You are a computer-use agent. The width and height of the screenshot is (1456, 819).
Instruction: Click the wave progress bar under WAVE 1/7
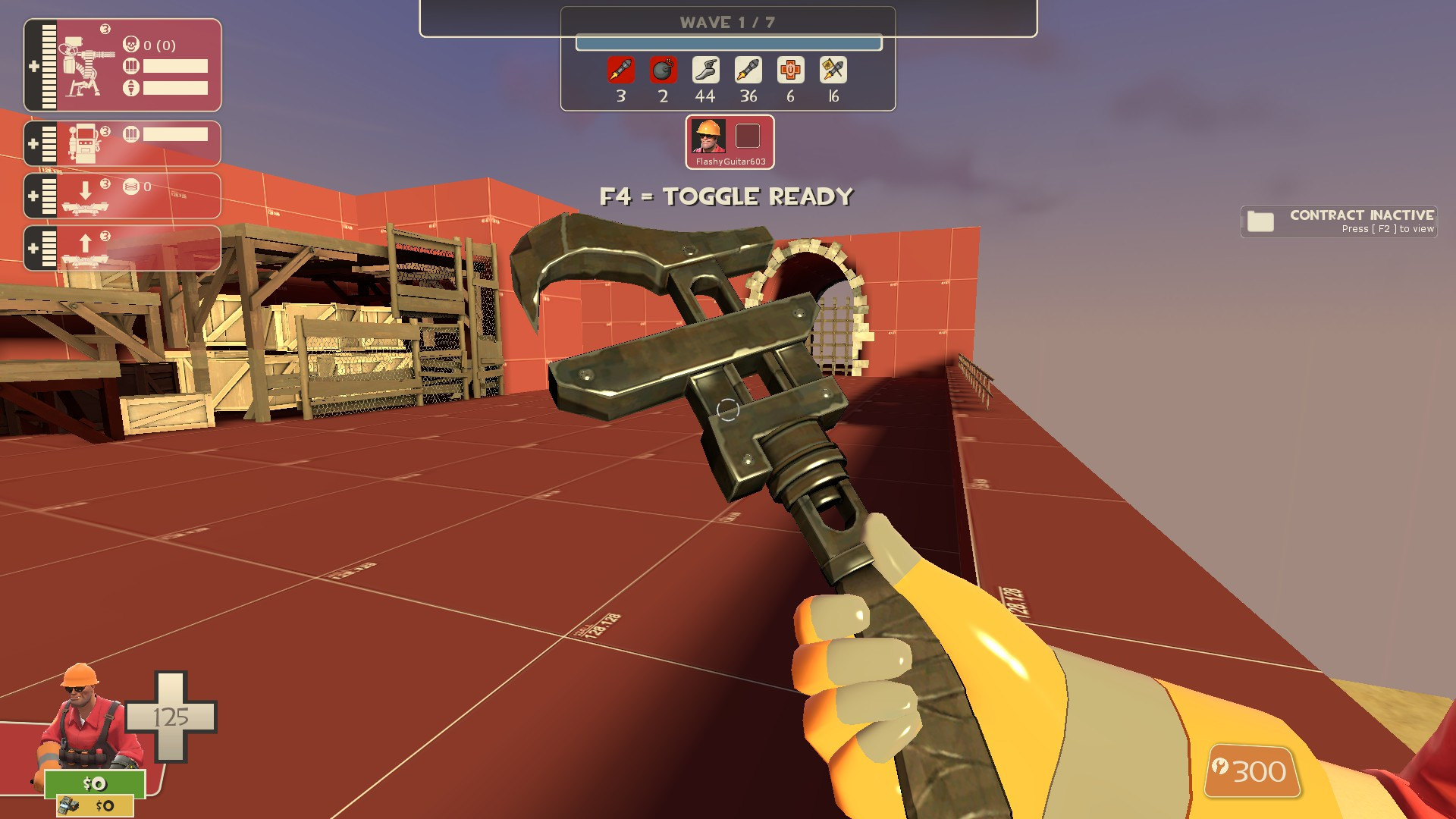pyautogui.click(x=726, y=43)
